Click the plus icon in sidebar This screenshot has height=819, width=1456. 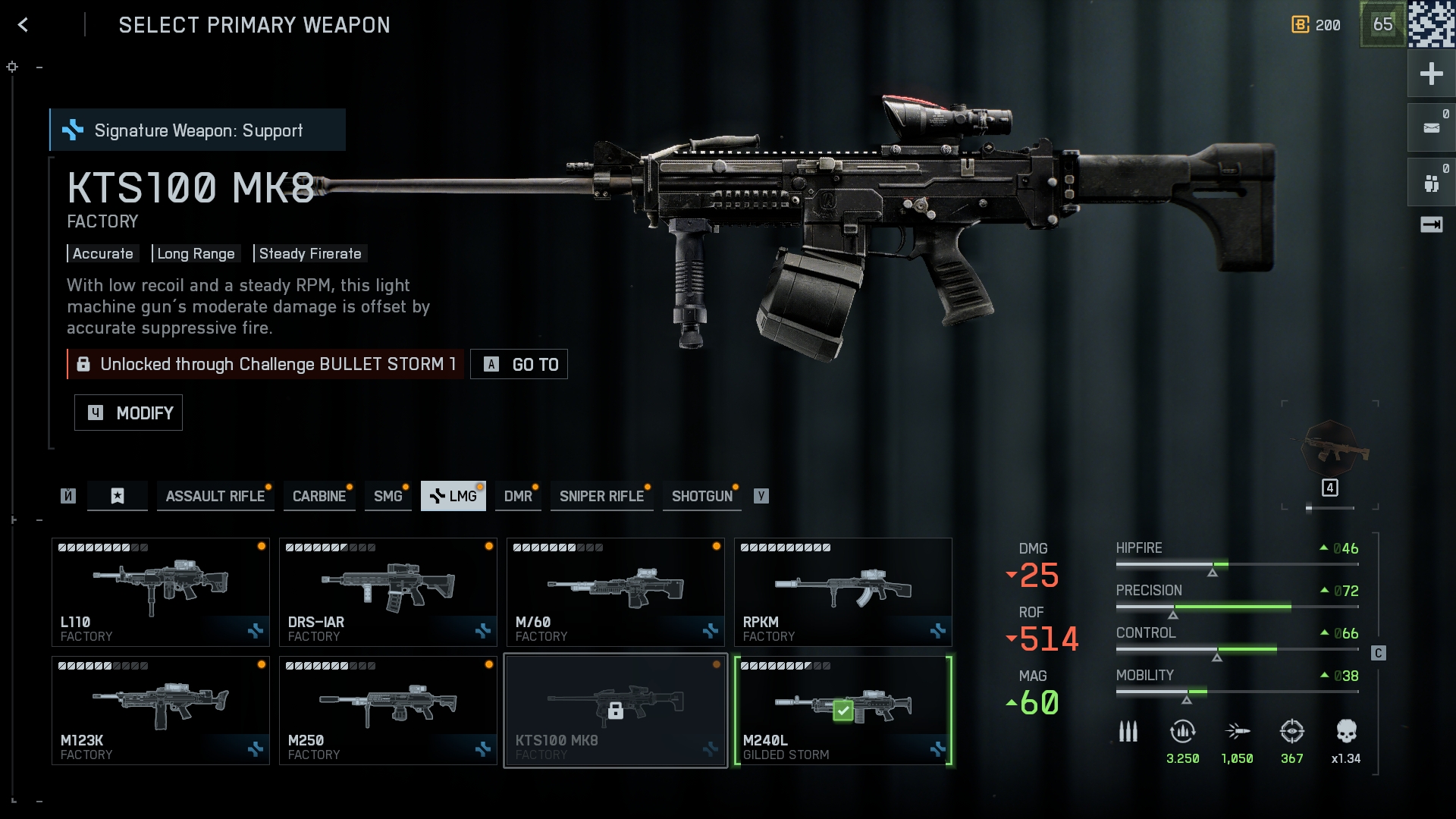click(x=1431, y=74)
